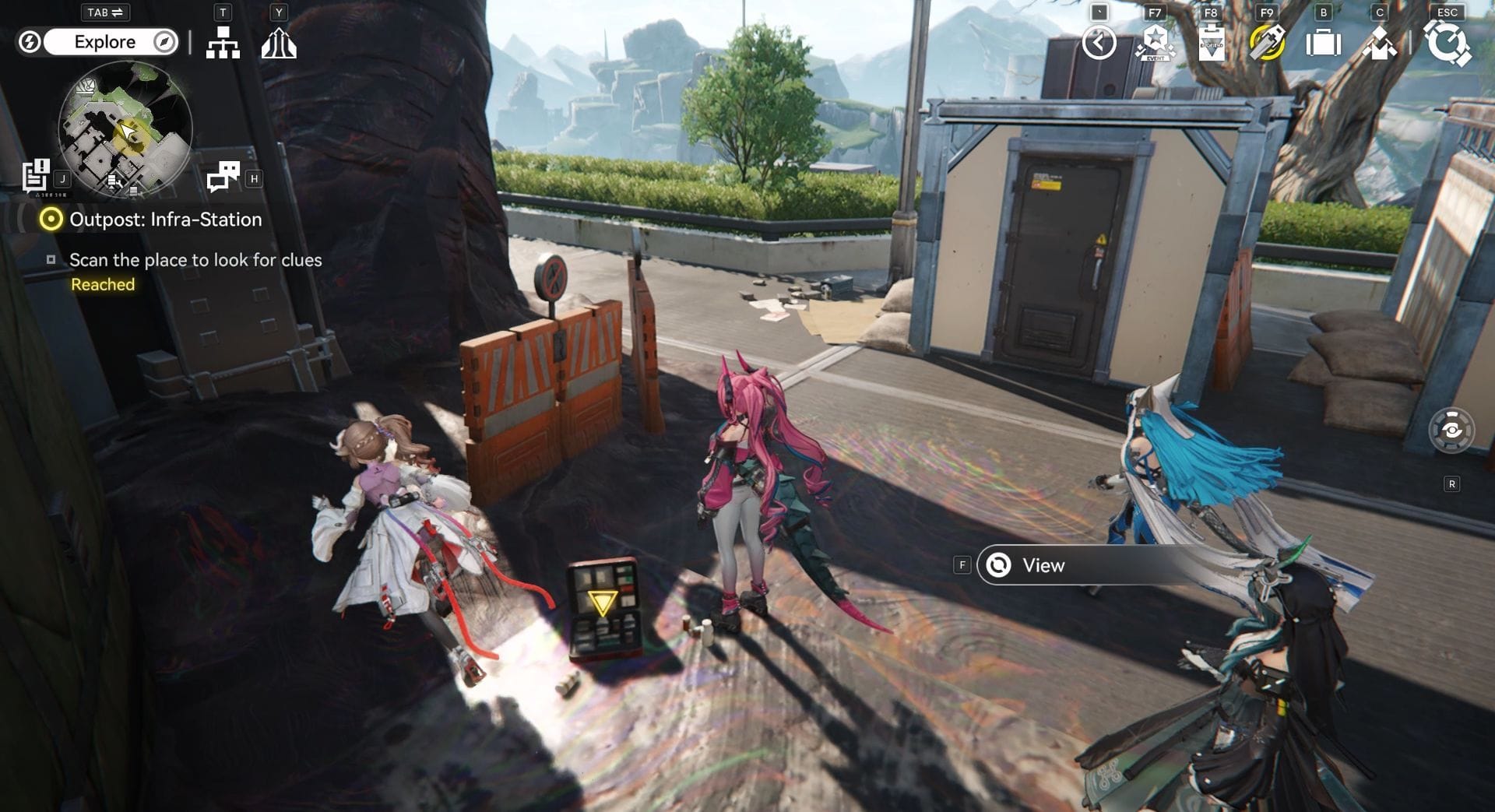Open the yellow-ringed ticket icon
Viewport: 1495px width, 812px height.
(1267, 43)
